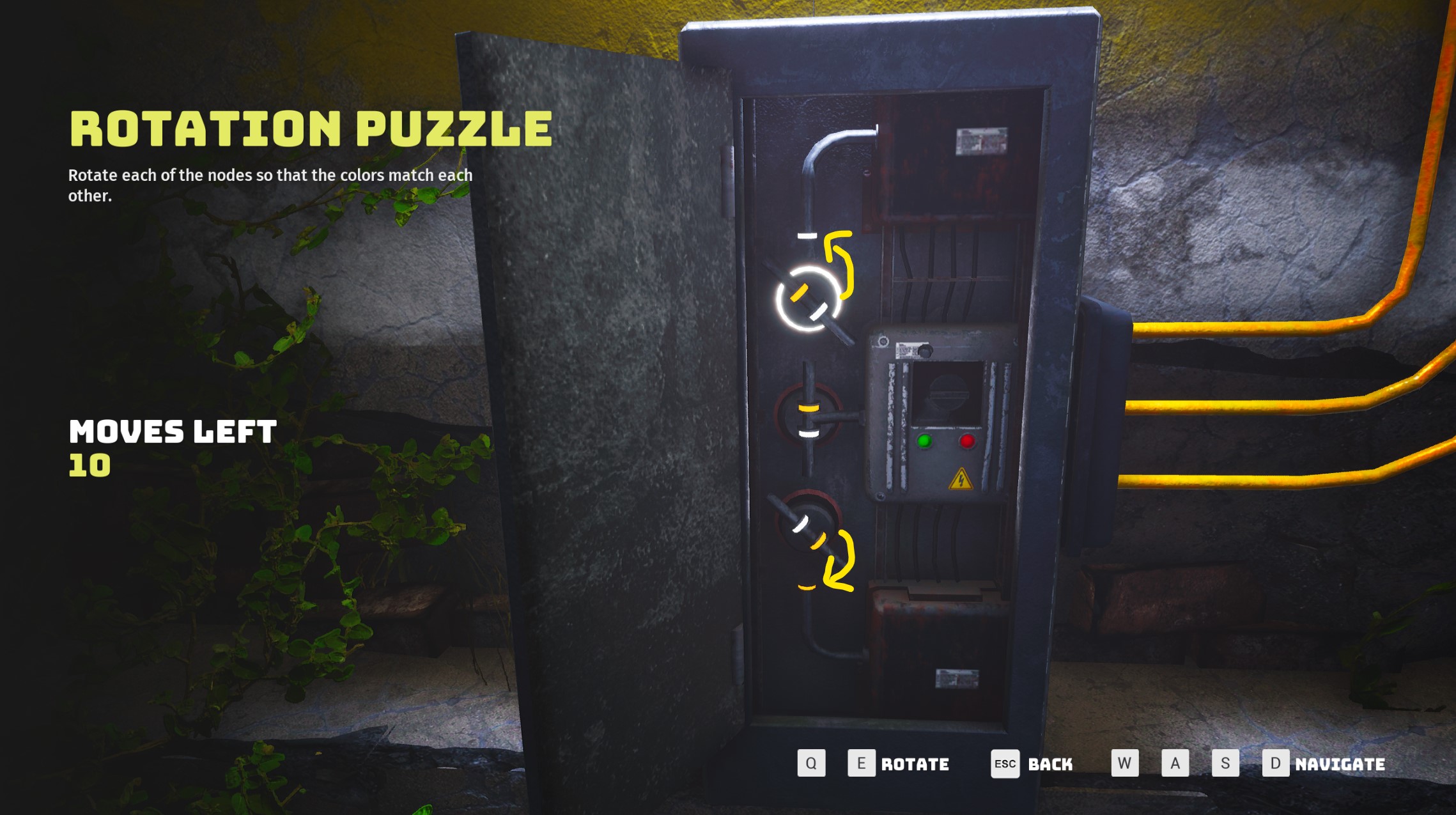Click the W navigation key prompt

(x=1126, y=763)
